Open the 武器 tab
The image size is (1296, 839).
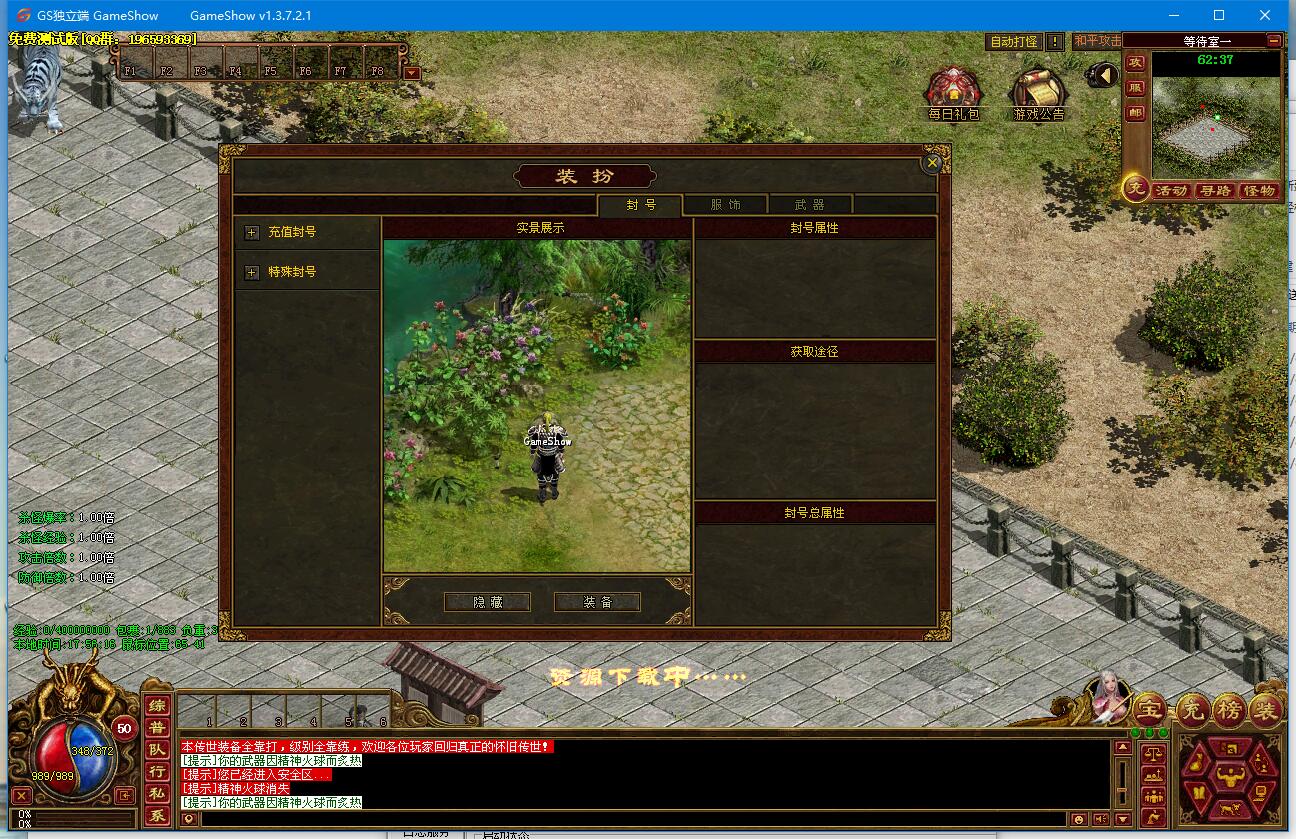tap(809, 205)
